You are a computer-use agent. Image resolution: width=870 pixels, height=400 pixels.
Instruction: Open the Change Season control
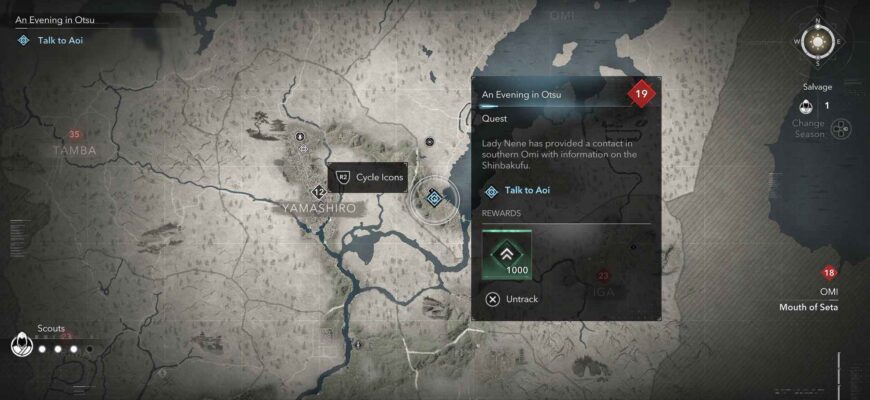[842, 129]
